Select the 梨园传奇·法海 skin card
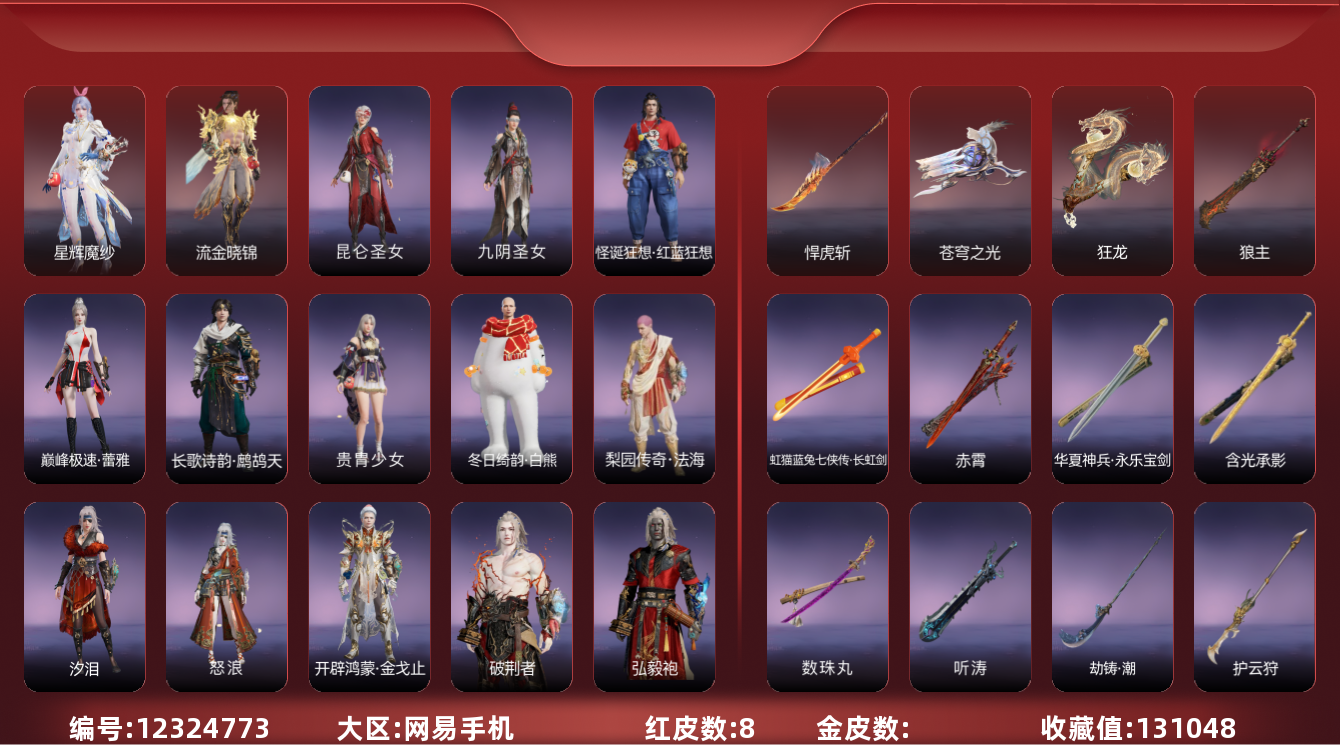The image size is (1340, 745). (654, 388)
